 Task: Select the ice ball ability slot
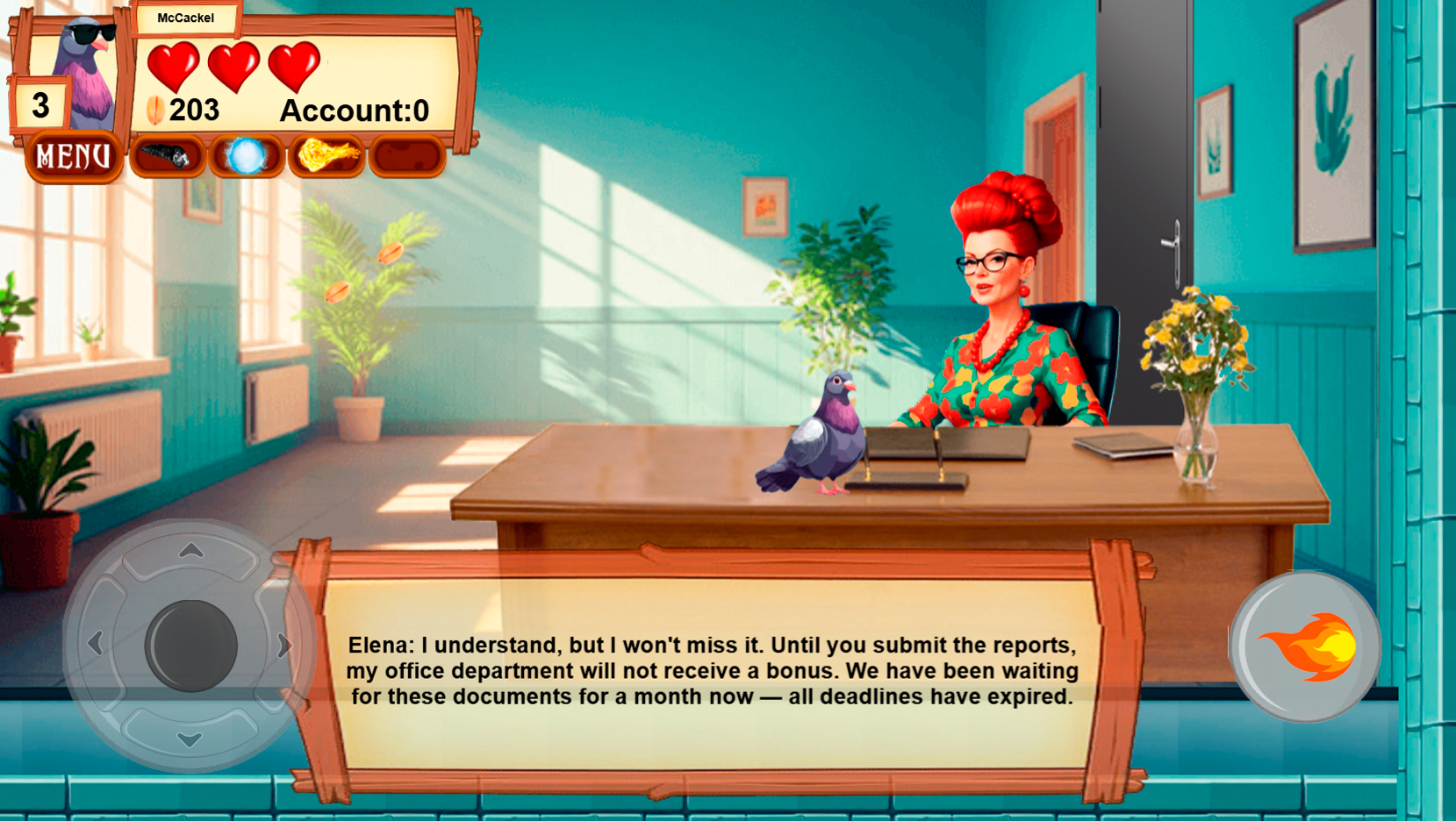point(248,156)
